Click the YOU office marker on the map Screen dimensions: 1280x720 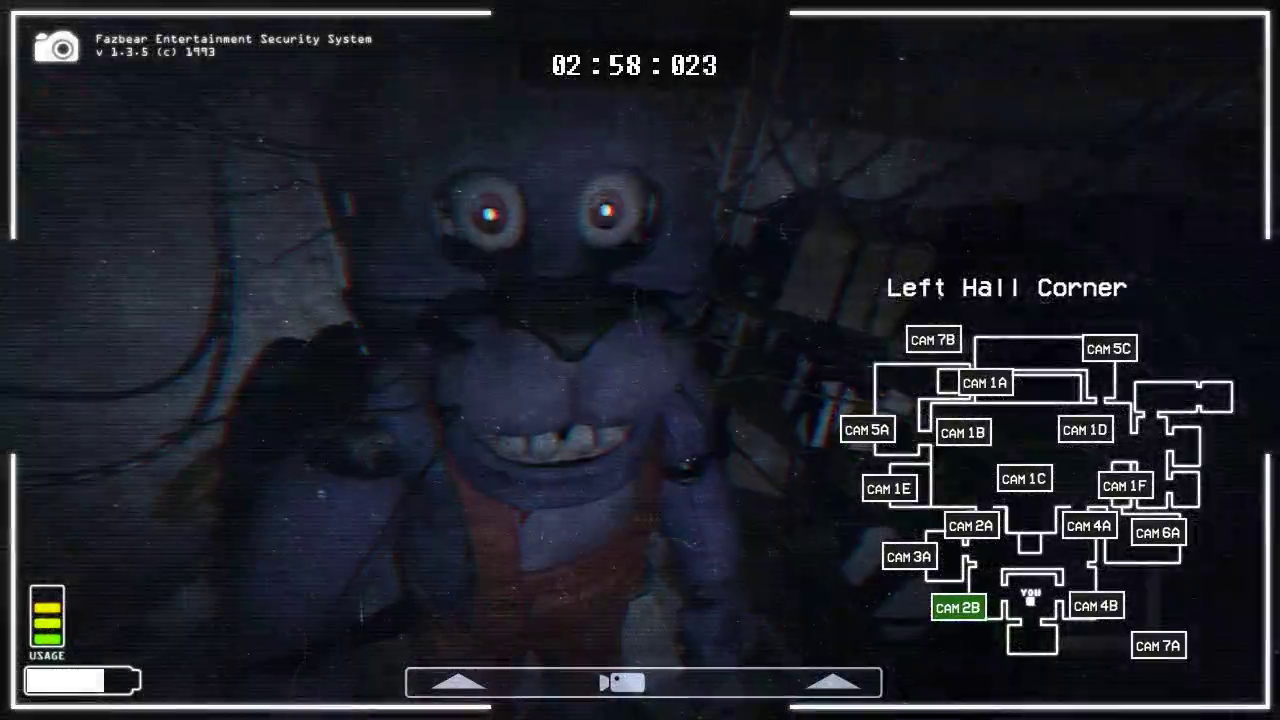coord(1029,597)
